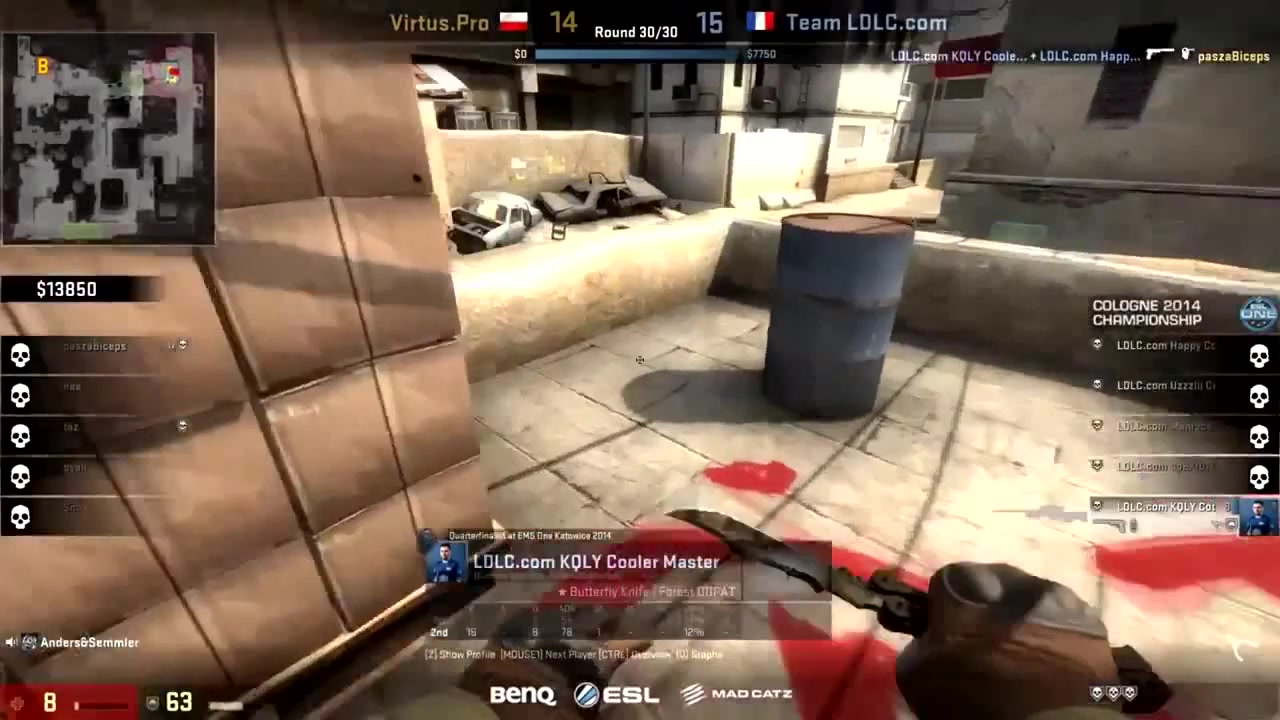Click the French flag beside Team LDLC.com
Screen dimensions: 1280x720
click(x=761, y=22)
